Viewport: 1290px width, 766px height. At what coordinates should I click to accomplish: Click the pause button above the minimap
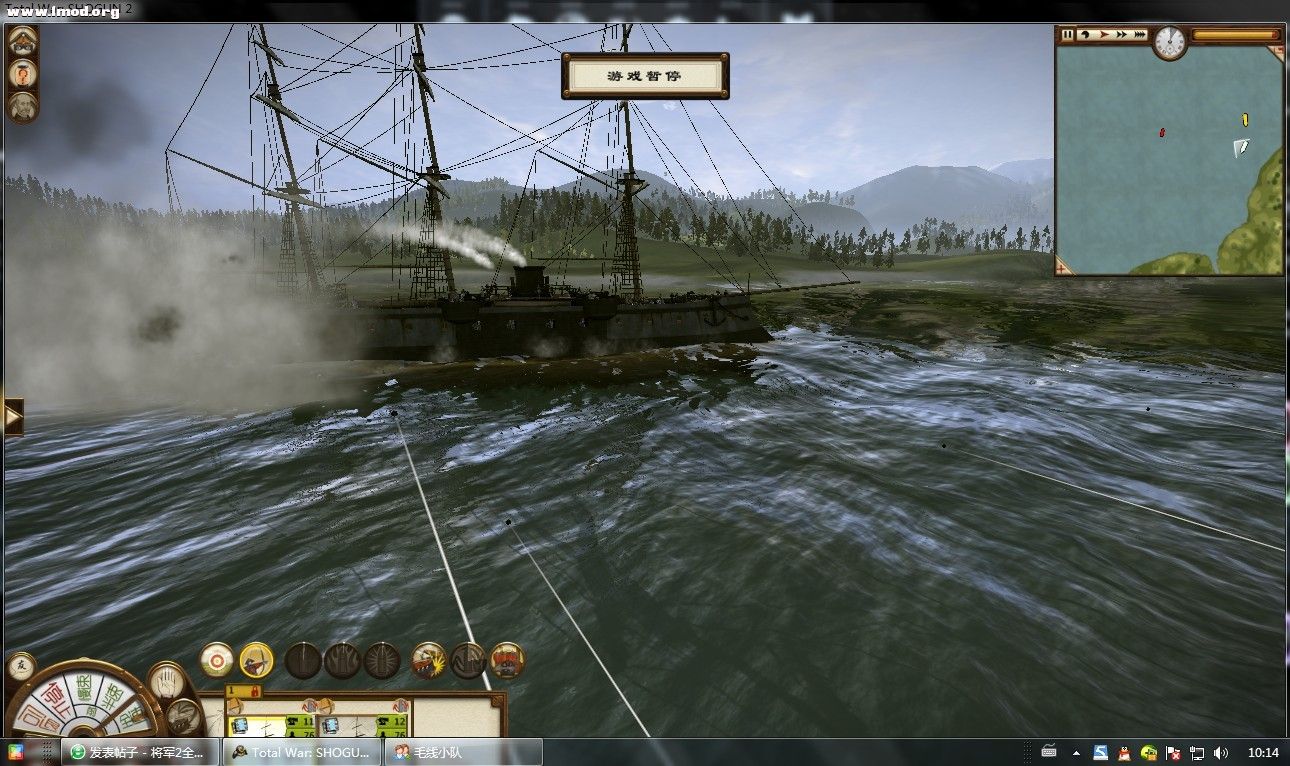pos(1067,35)
